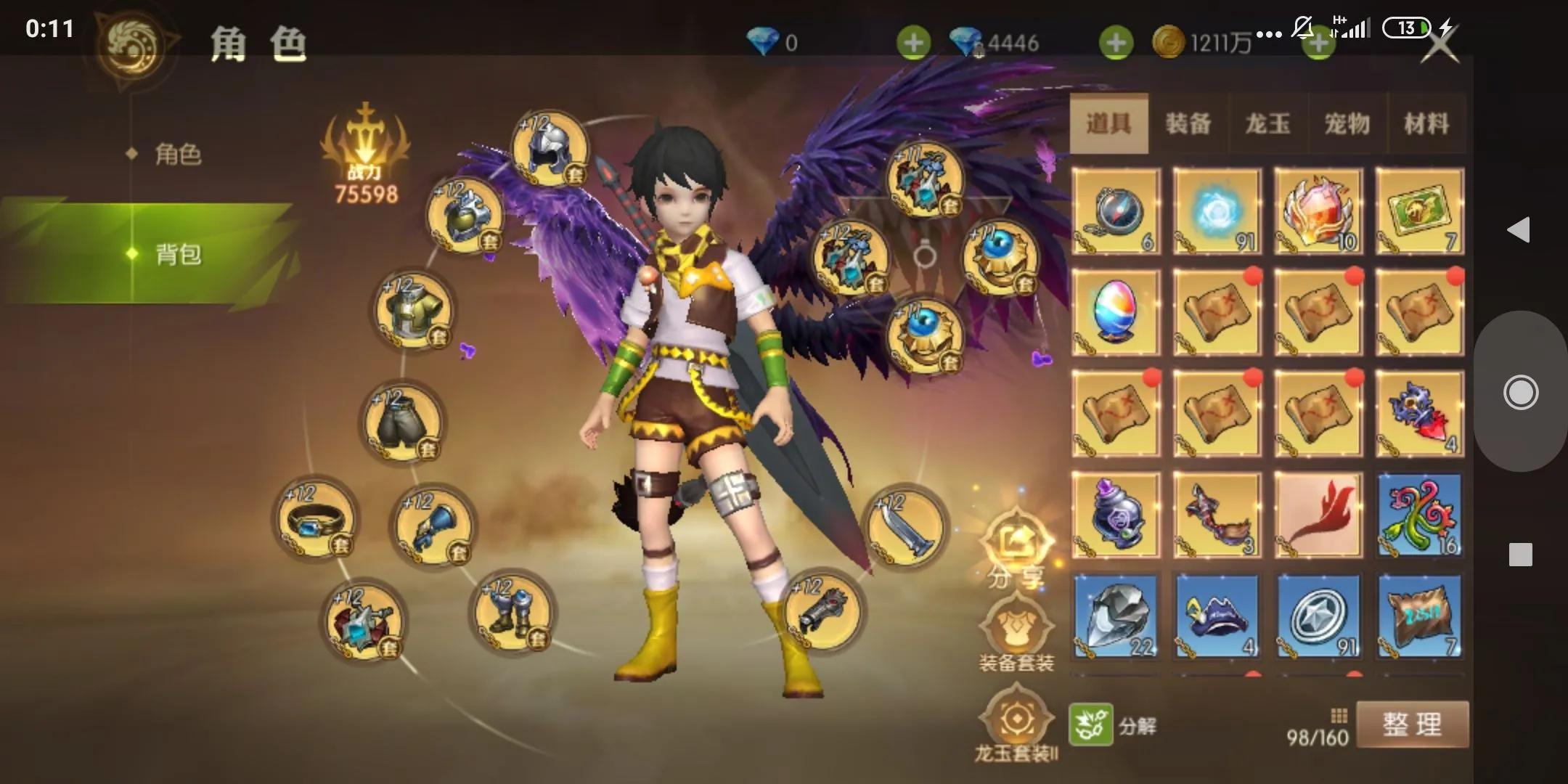Pick the compass item in the bag
This screenshot has height=784, width=1568.
pyautogui.click(x=1116, y=211)
